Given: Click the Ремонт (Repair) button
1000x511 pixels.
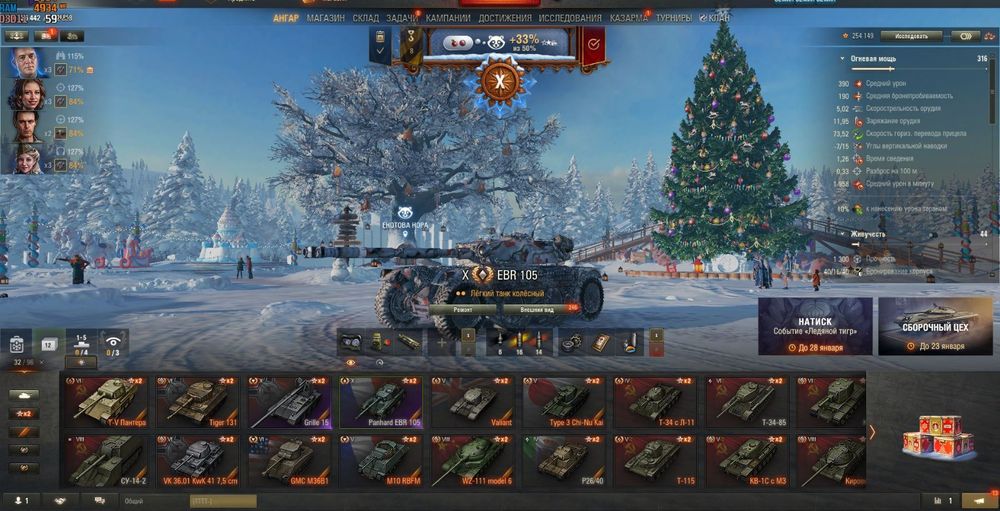Looking at the screenshot, I should 463,310.
